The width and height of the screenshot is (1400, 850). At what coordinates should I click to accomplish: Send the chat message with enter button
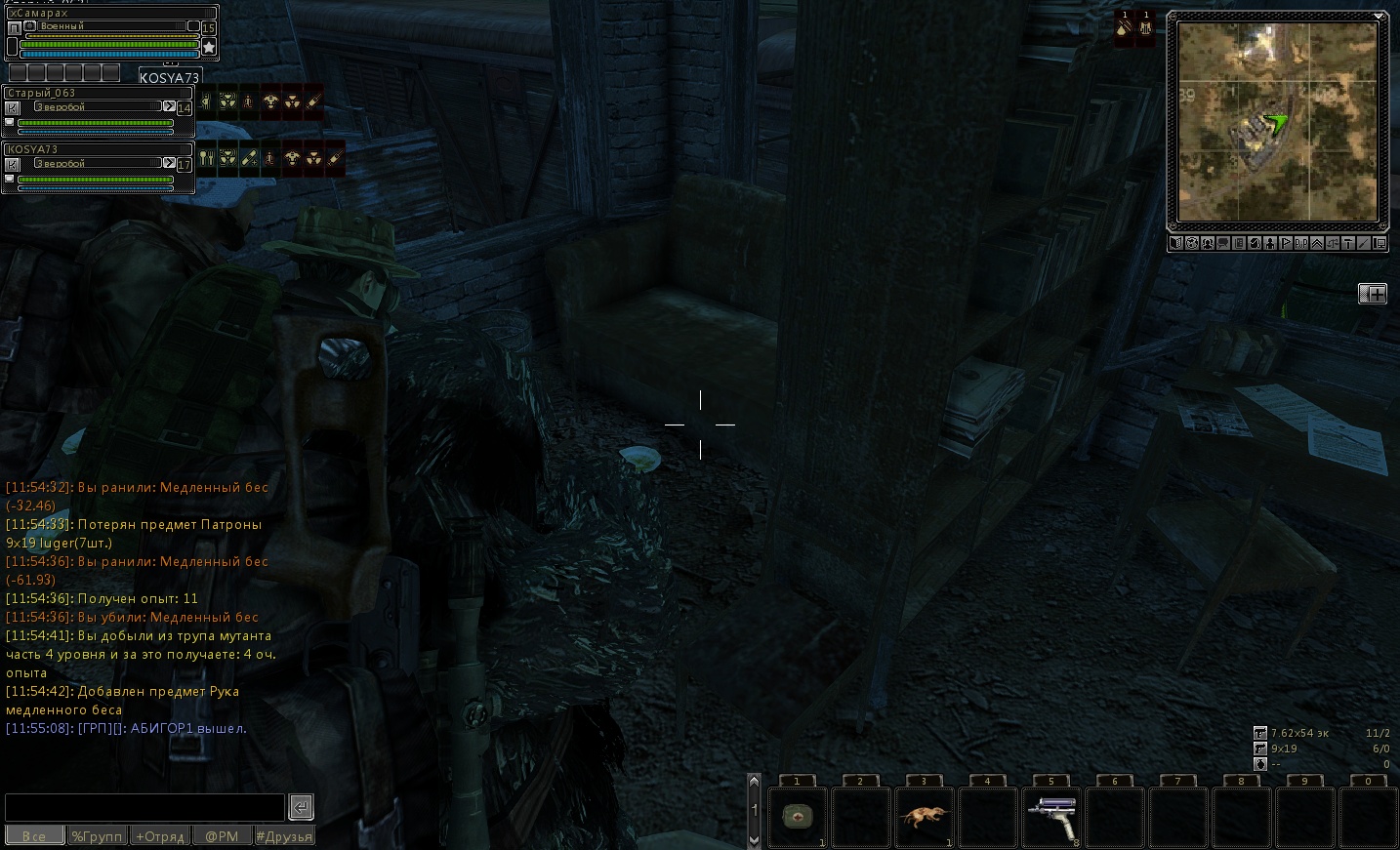tap(302, 807)
